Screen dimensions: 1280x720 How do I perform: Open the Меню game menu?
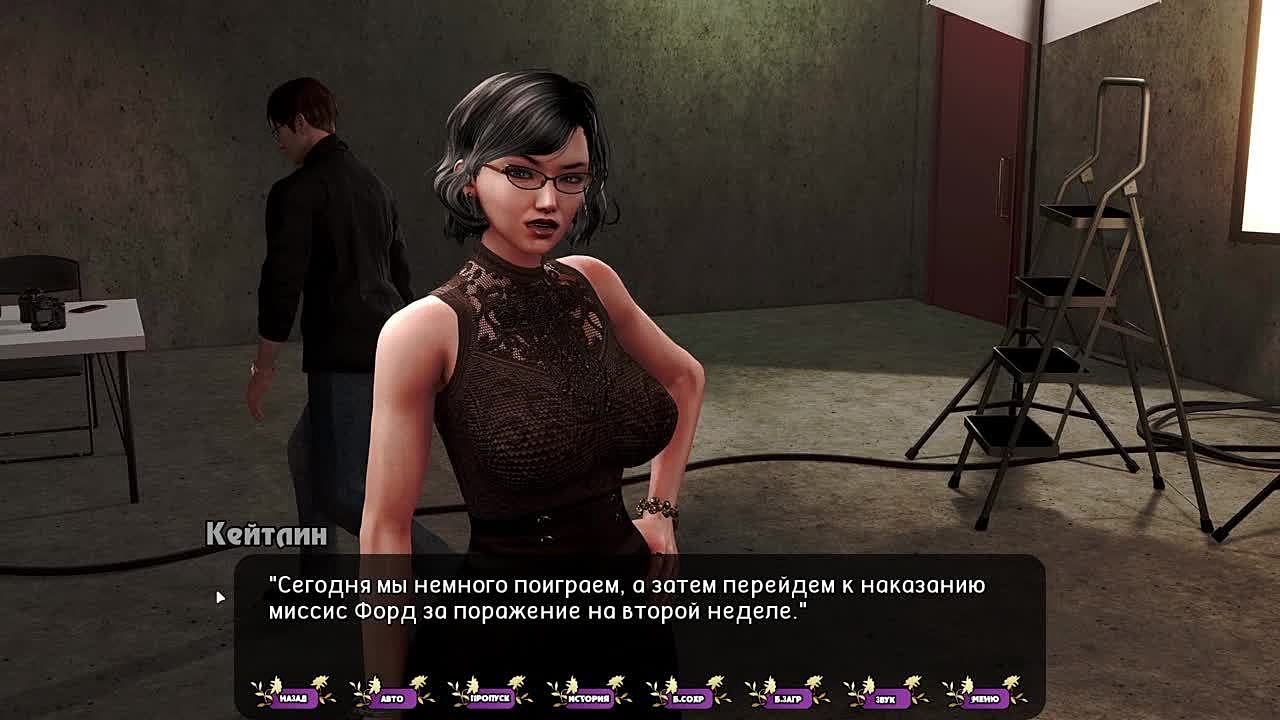tap(985, 697)
